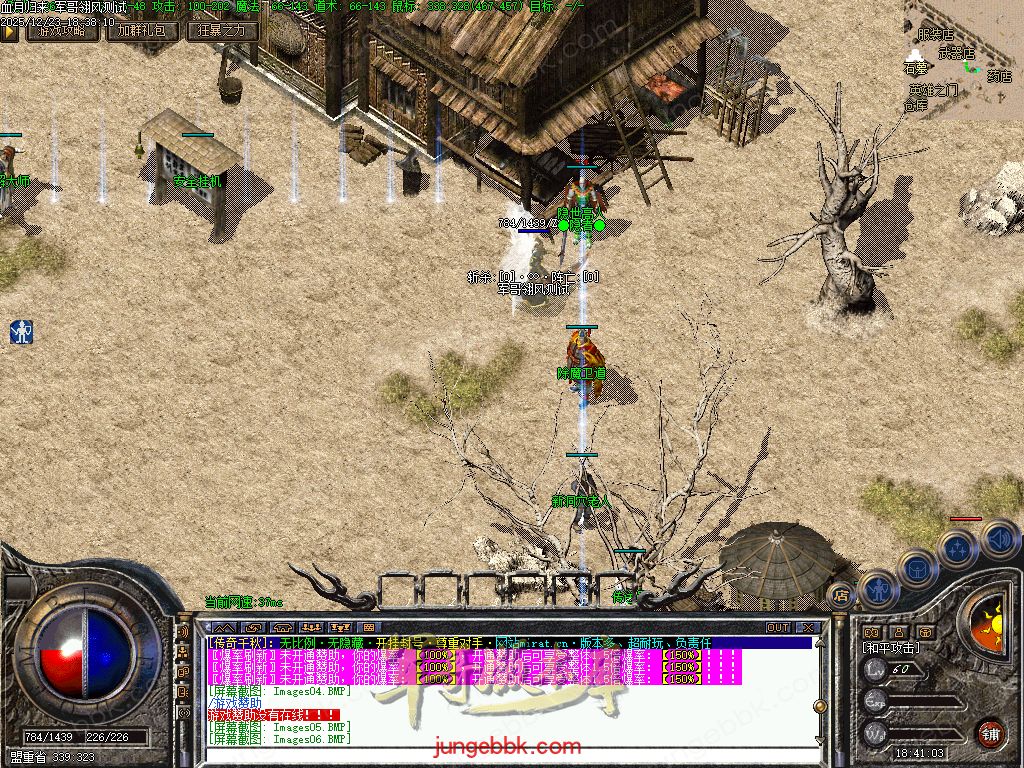Click the blue person figure icon on left edge
The image size is (1024, 768).
click(21, 332)
